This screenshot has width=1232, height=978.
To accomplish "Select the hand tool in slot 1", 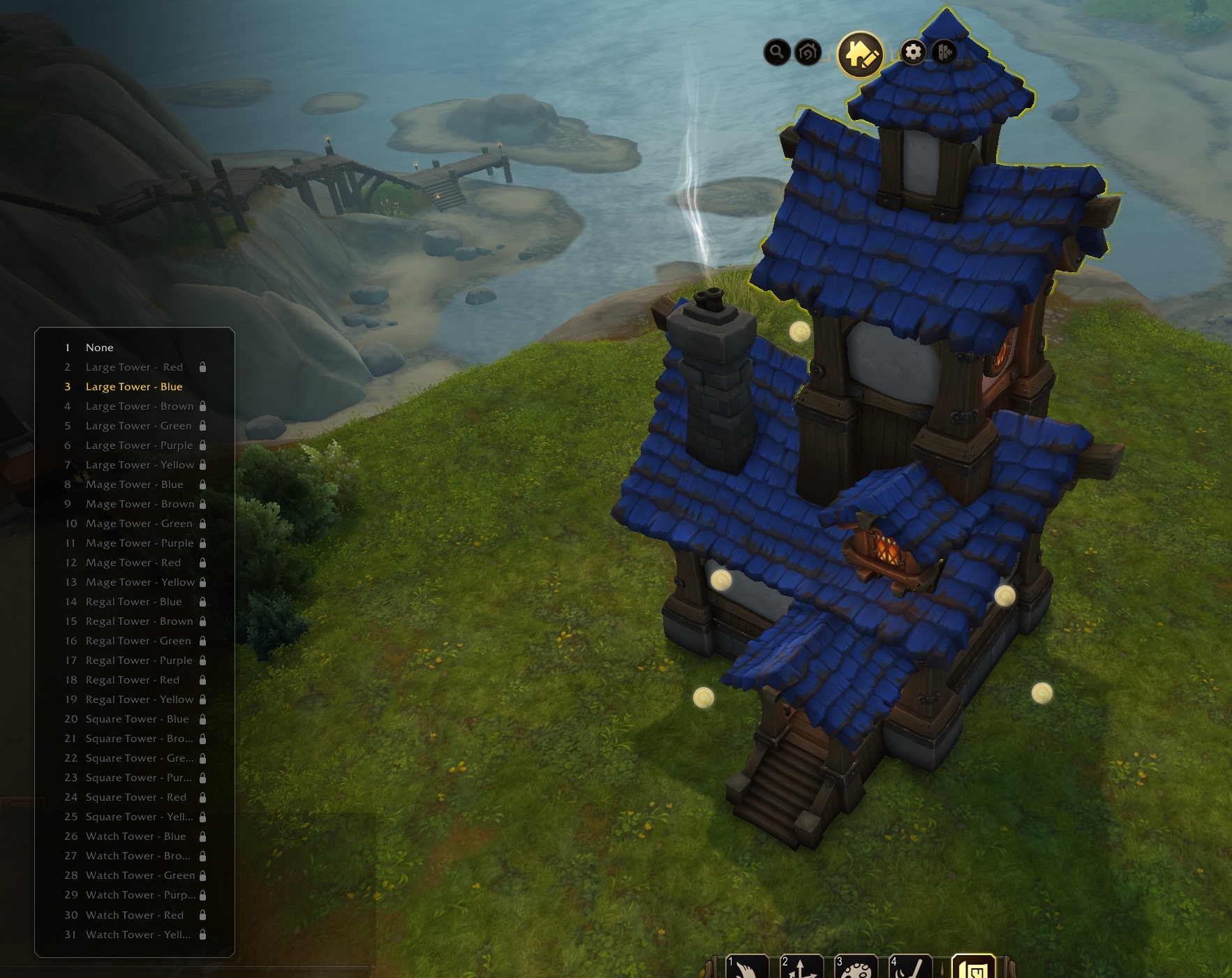I will (747, 968).
